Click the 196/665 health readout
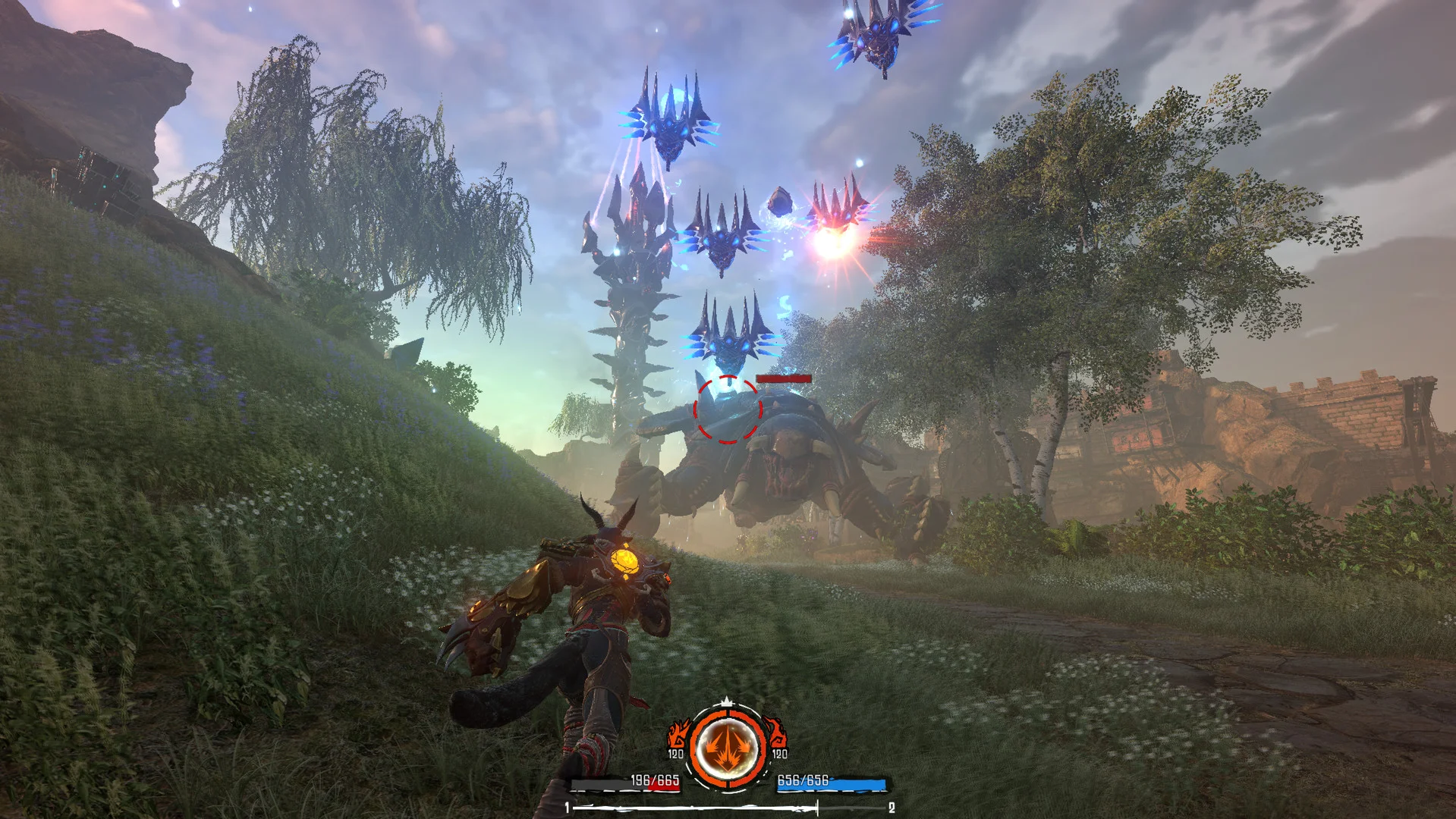 656,781
